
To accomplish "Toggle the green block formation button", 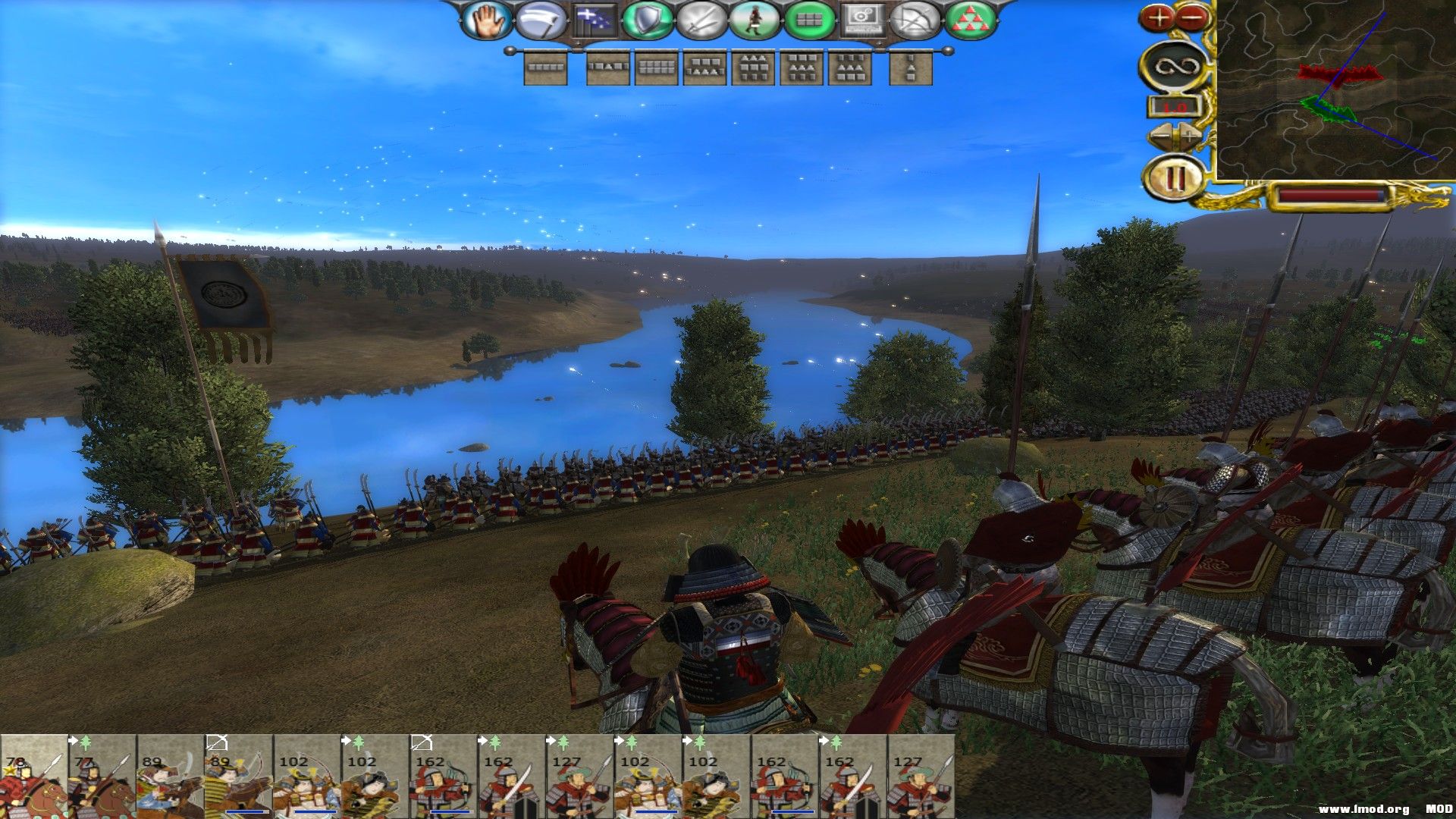I will pos(808,20).
